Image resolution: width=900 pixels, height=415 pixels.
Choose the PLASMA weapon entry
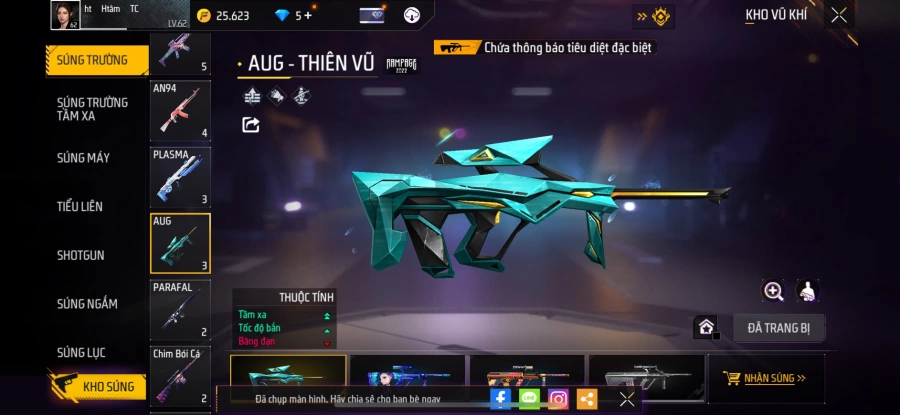pyautogui.click(x=180, y=177)
